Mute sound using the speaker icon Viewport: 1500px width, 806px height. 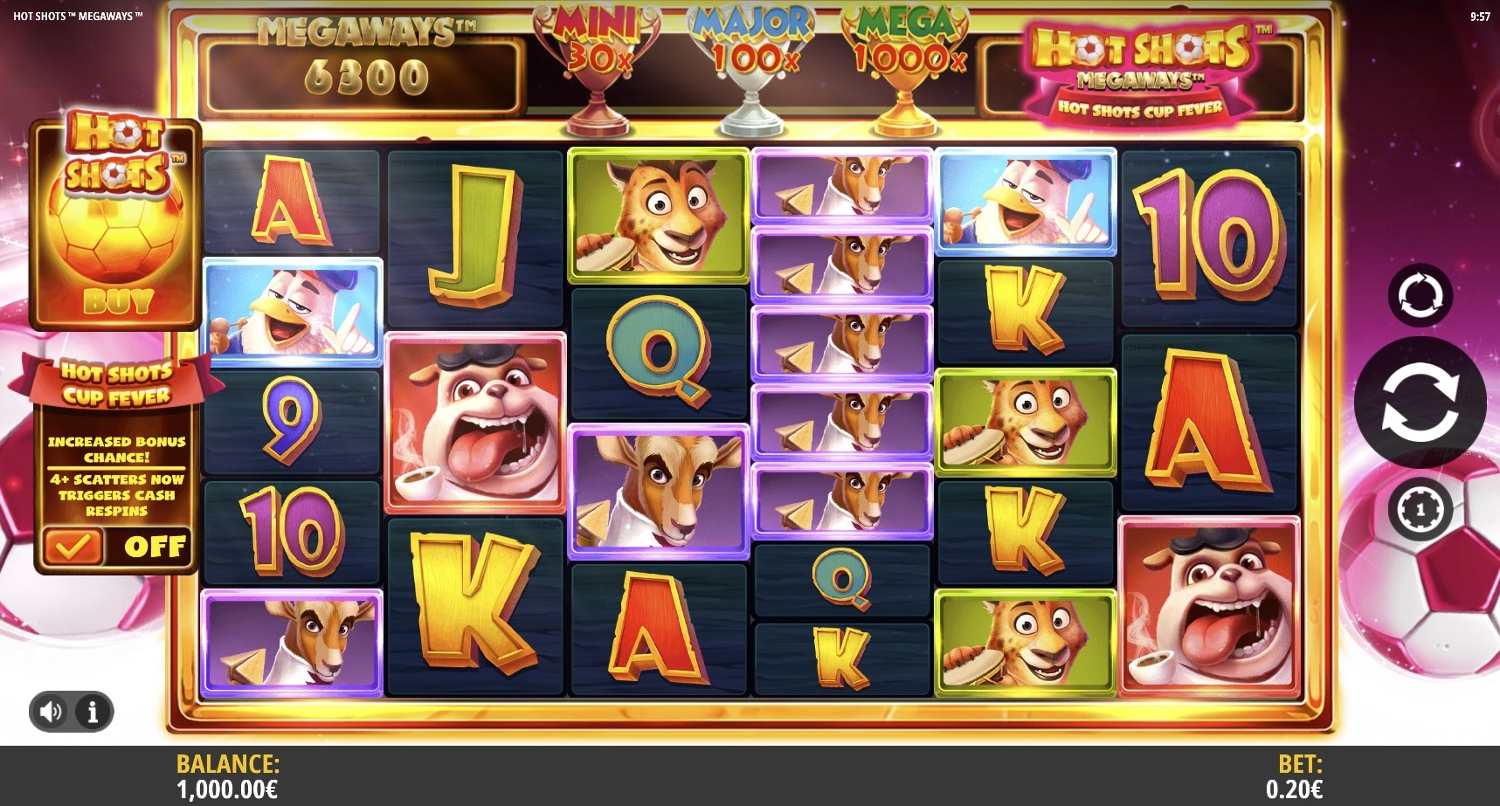pyautogui.click(x=51, y=712)
